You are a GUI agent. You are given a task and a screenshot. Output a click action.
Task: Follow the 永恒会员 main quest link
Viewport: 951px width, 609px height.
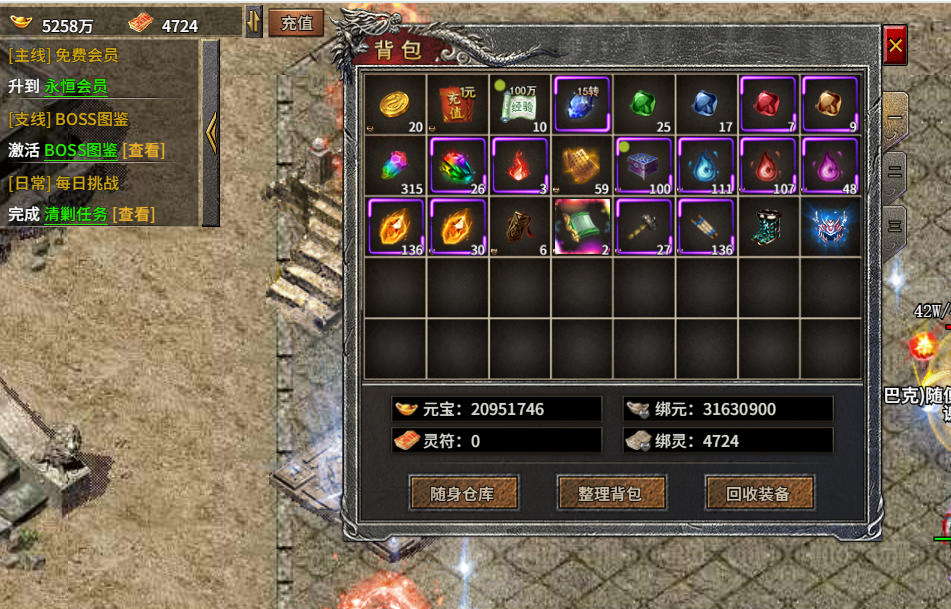click(x=76, y=86)
